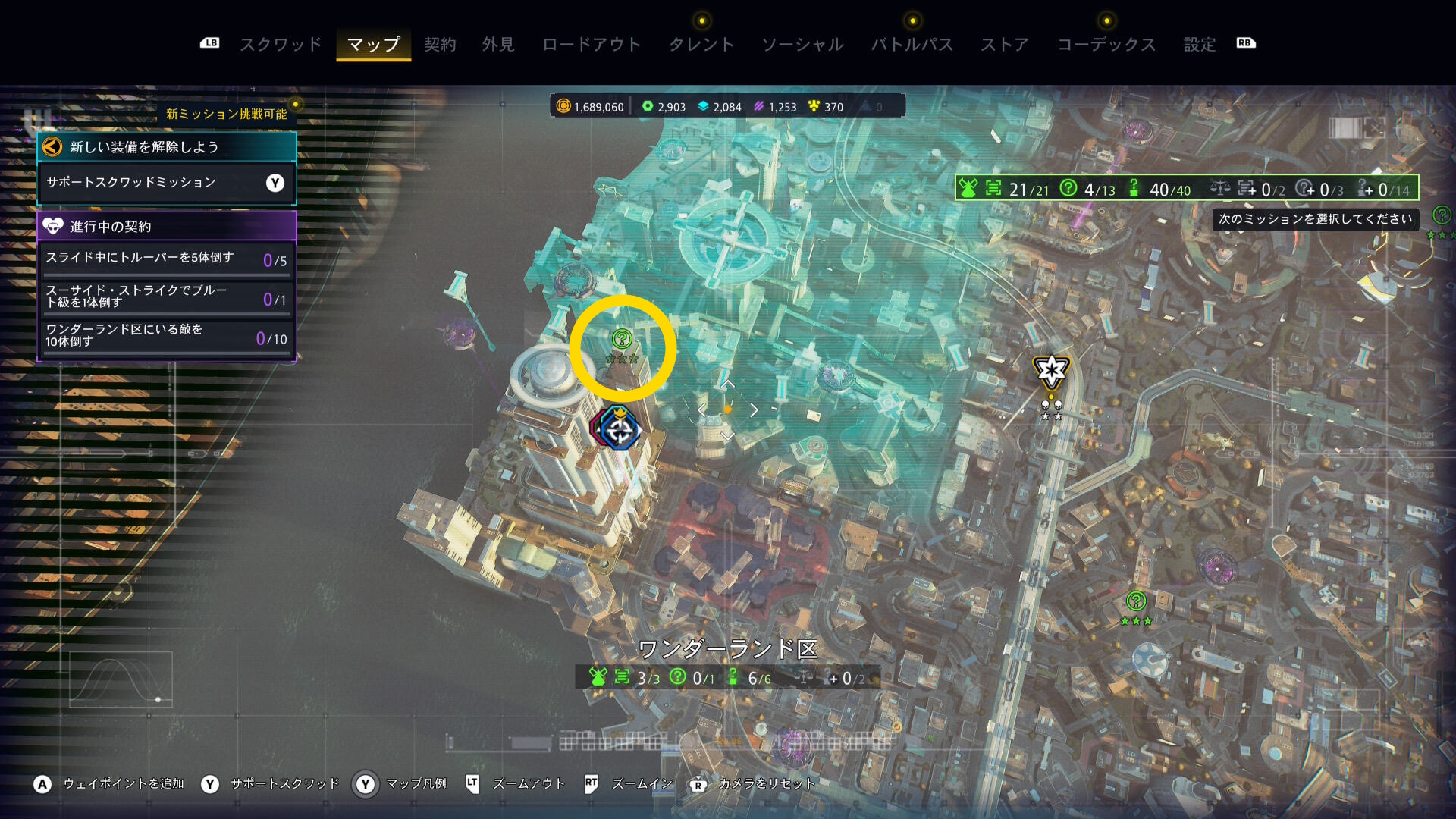Select the 新しい装備を解除しよう mission header
Viewport: 1456px width, 819px height.
pyautogui.click(x=166, y=147)
